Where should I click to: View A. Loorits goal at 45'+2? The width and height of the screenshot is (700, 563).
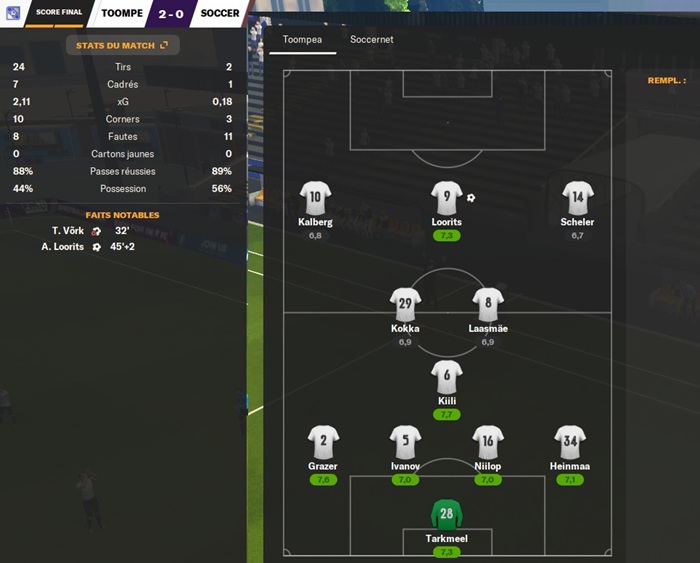click(88, 246)
